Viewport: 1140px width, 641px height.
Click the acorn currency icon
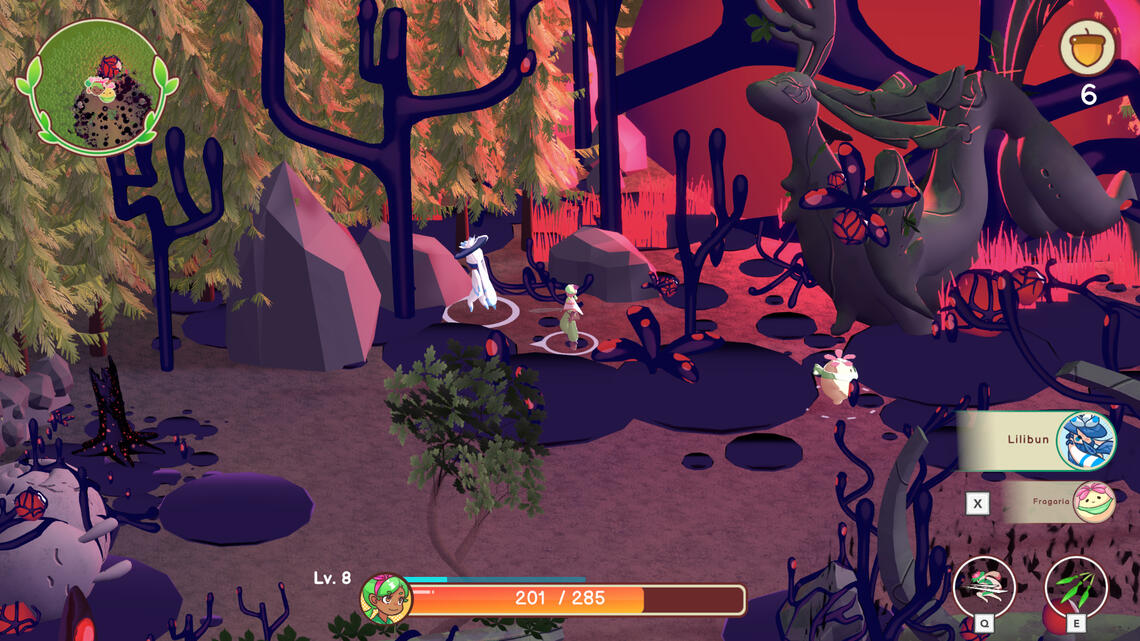(1088, 46)
